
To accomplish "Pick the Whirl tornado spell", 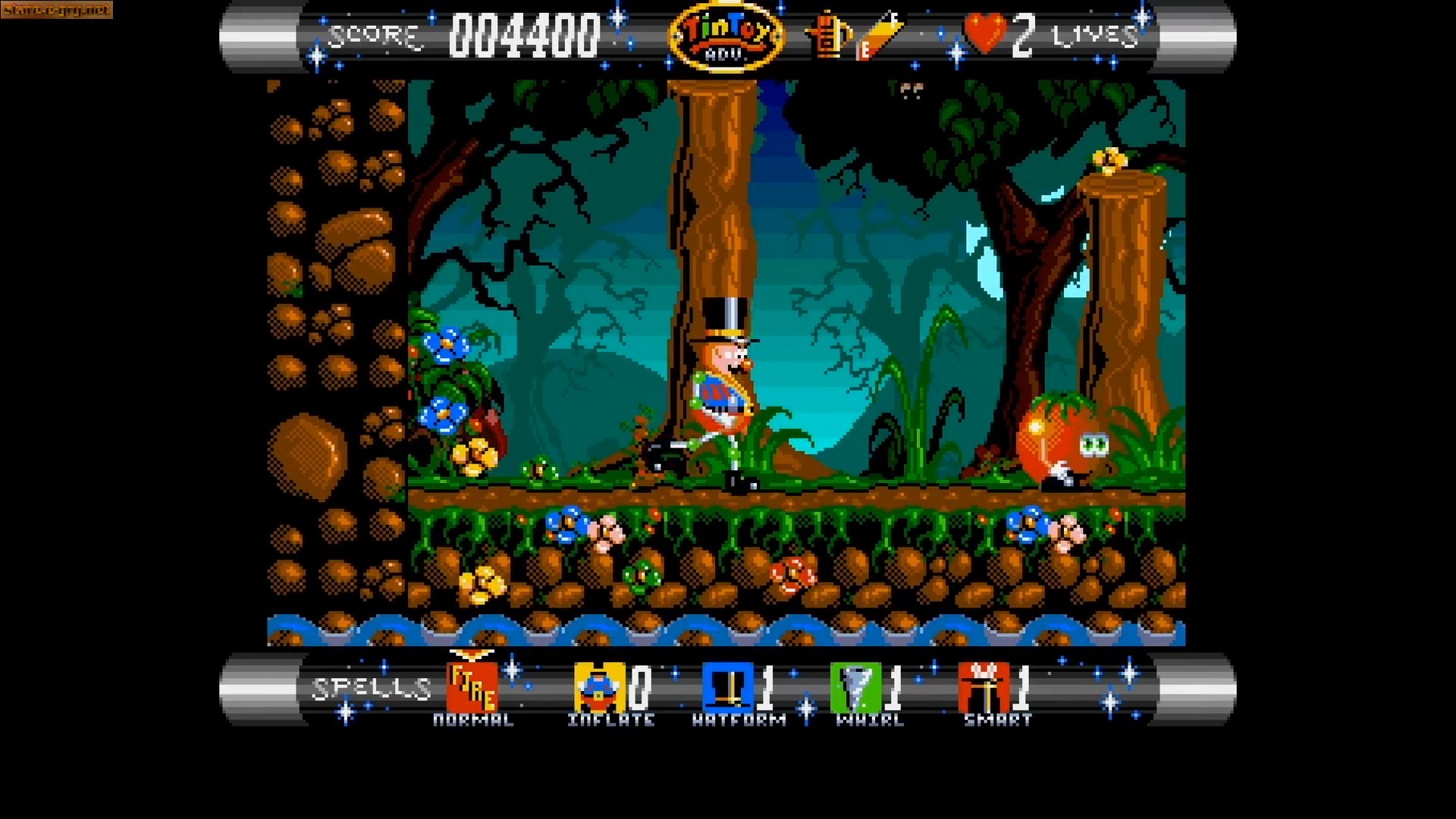I will tap(855, 687).
